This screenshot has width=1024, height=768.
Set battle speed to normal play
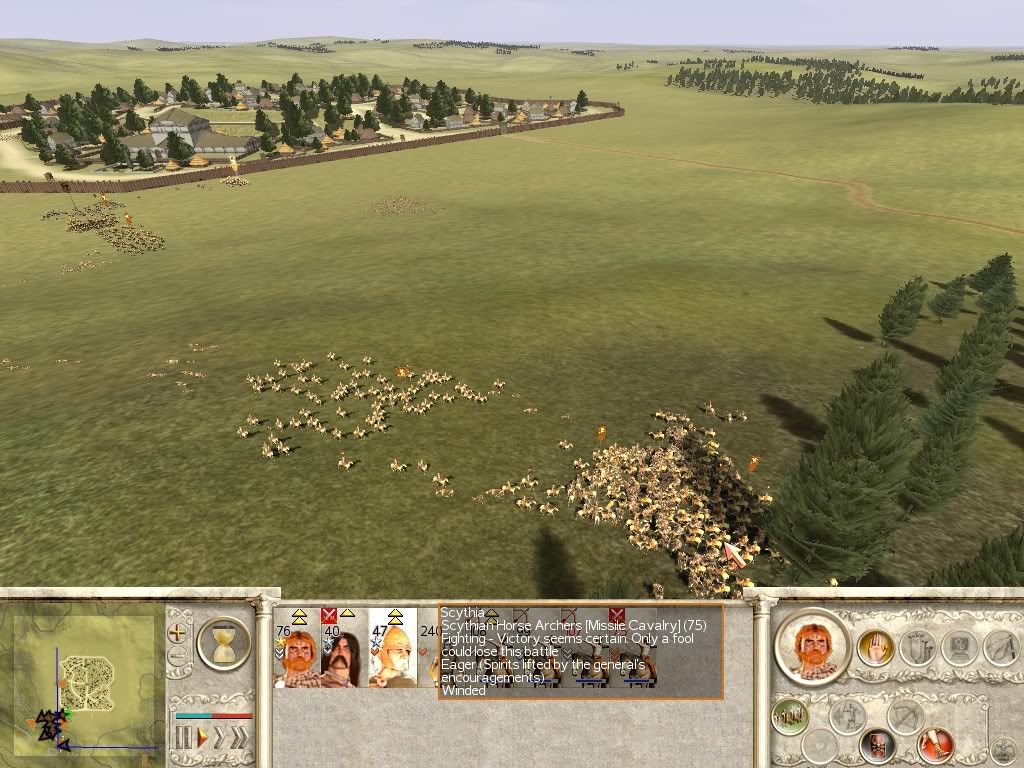click(201, 738)
